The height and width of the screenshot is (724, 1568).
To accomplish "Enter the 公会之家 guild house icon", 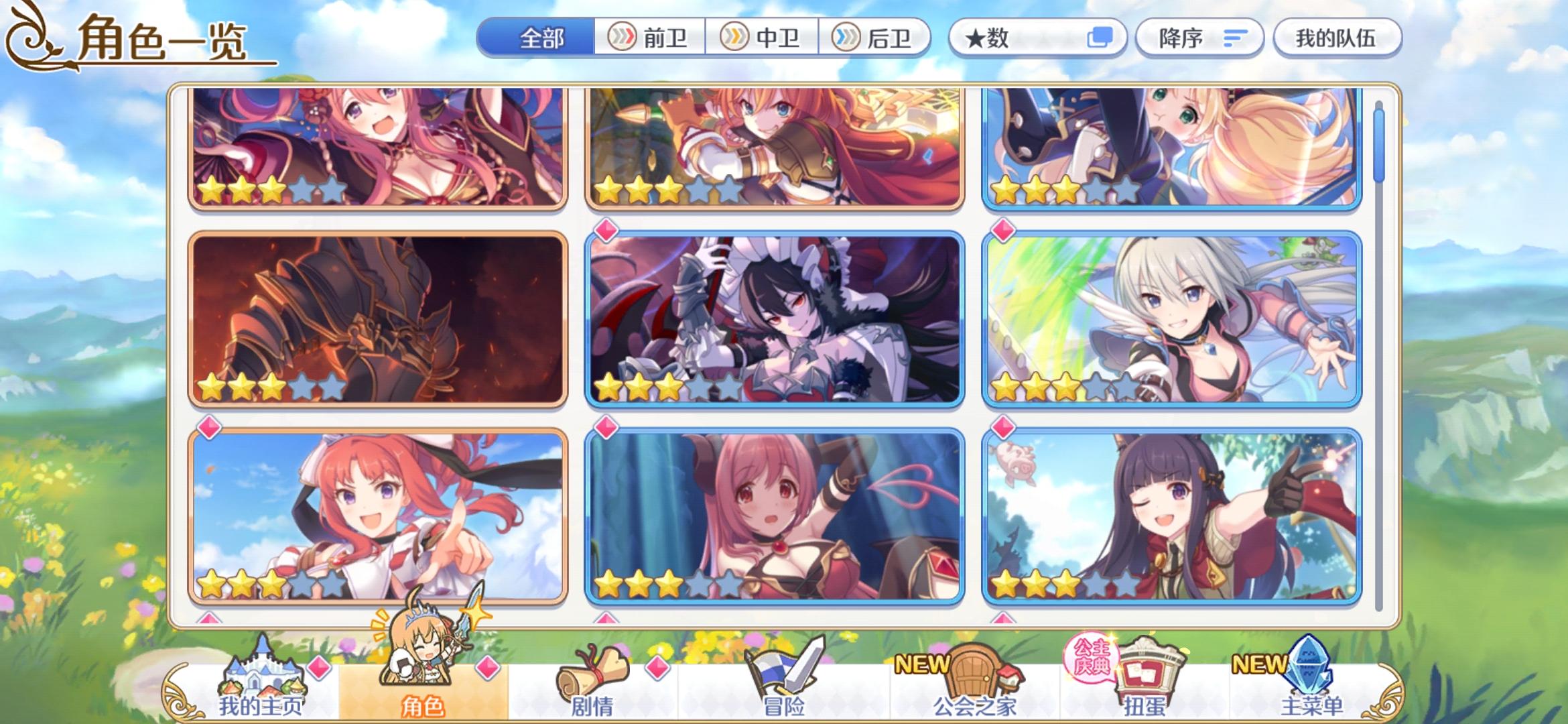I will click(x=975, y=674).
